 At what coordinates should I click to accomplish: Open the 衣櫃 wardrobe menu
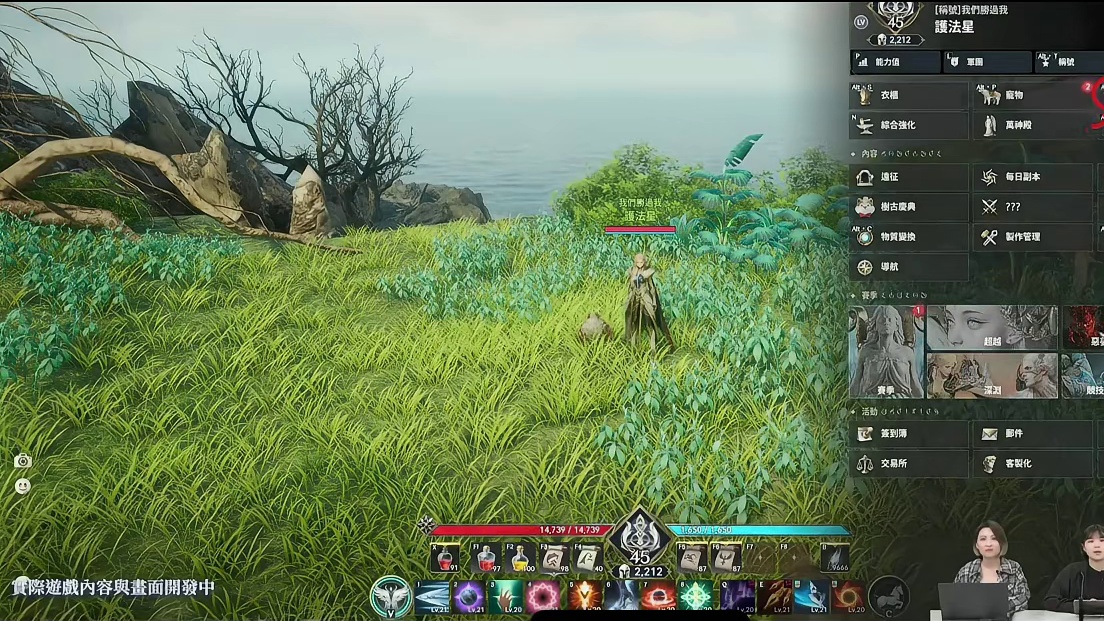tap(909, 96)
